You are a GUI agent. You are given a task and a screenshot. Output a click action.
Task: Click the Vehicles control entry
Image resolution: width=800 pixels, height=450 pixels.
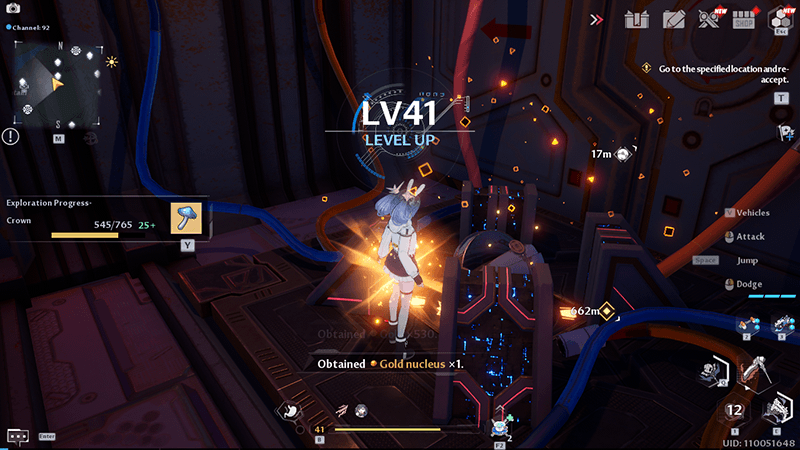(751, 213)
